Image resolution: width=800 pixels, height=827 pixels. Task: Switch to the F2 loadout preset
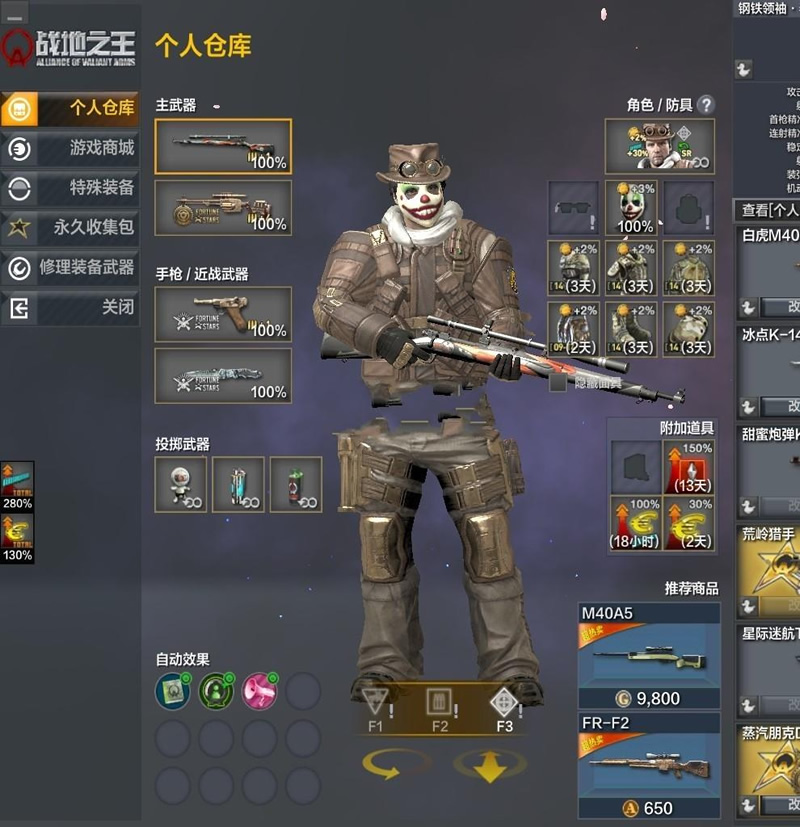point(440,708)
